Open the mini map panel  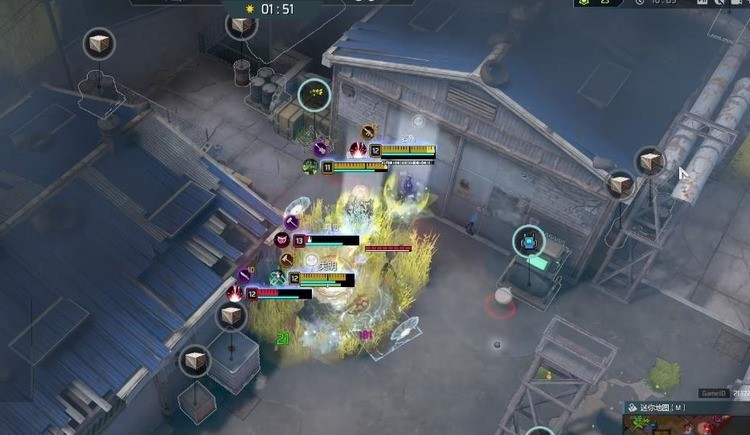(632, 408)
